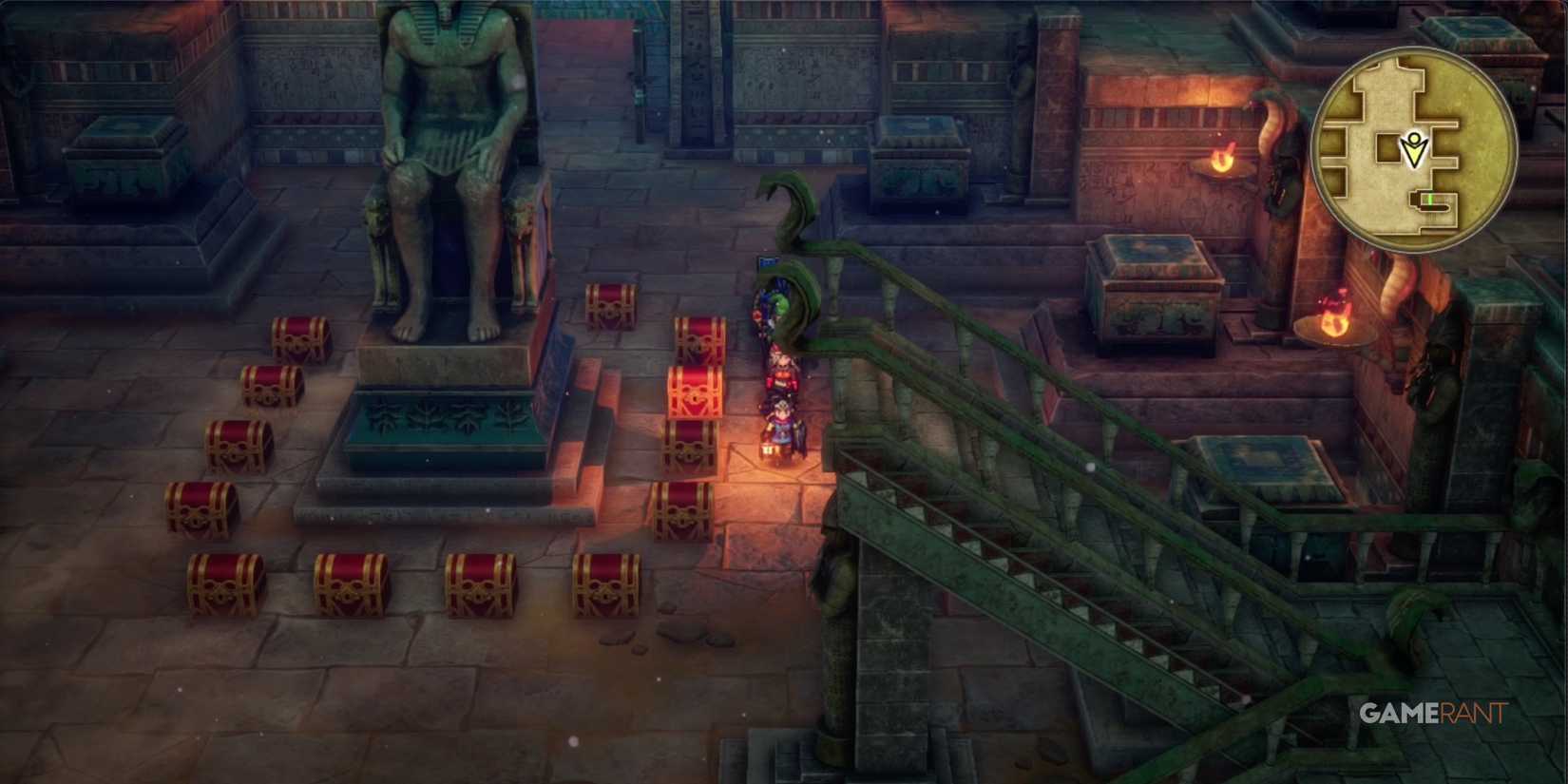
Task: Click the player arrow marker on the minimap
Action: coord(1415,149)
